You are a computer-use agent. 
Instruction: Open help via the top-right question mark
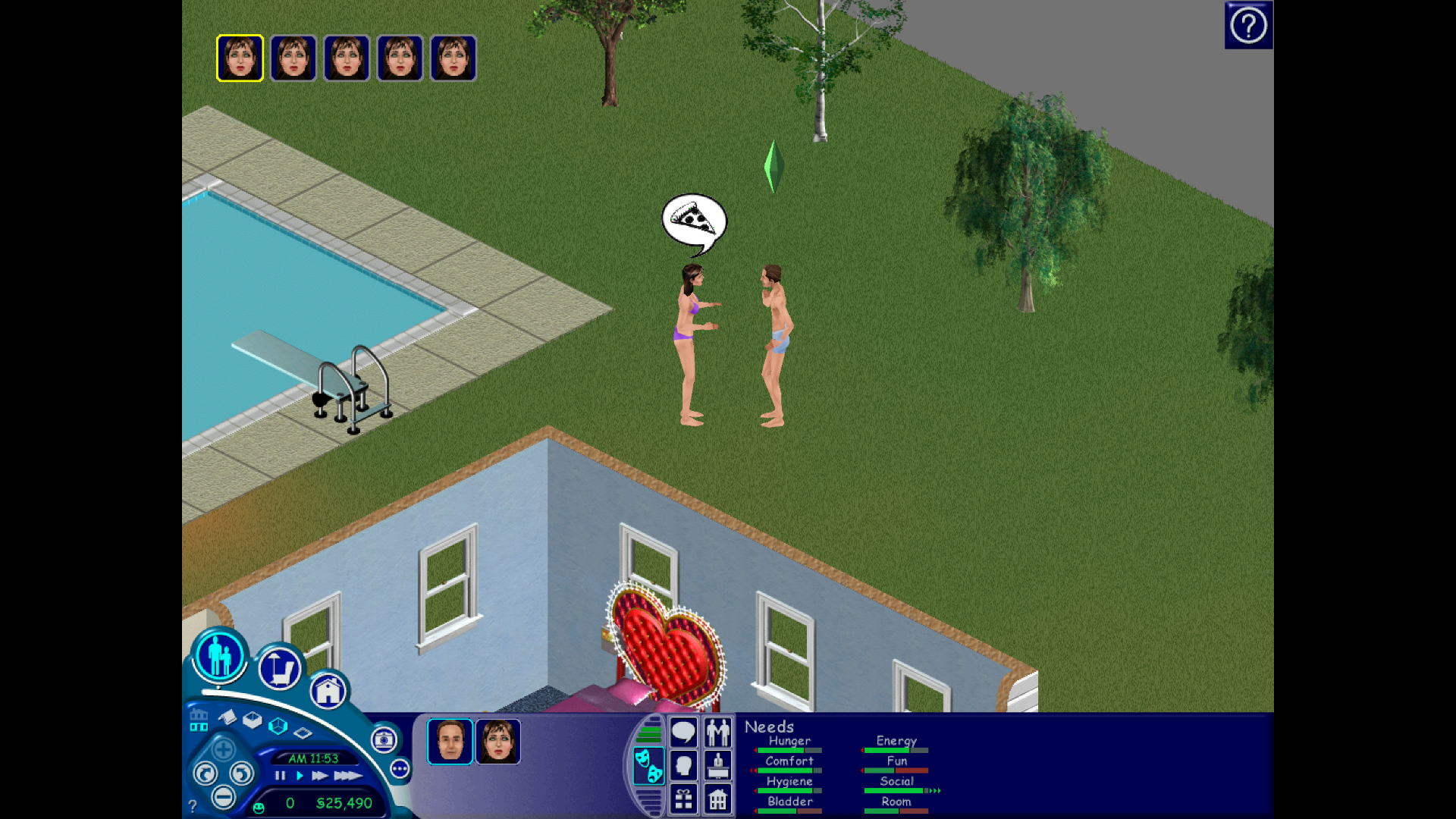[x=1248, y=26]
